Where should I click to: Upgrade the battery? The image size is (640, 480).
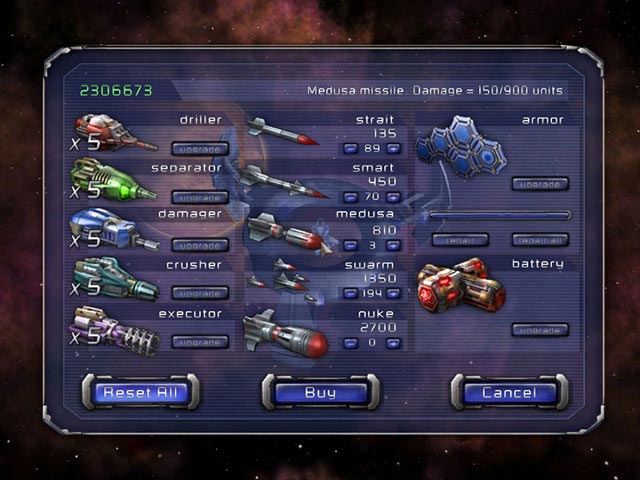(x=540, y=330)
